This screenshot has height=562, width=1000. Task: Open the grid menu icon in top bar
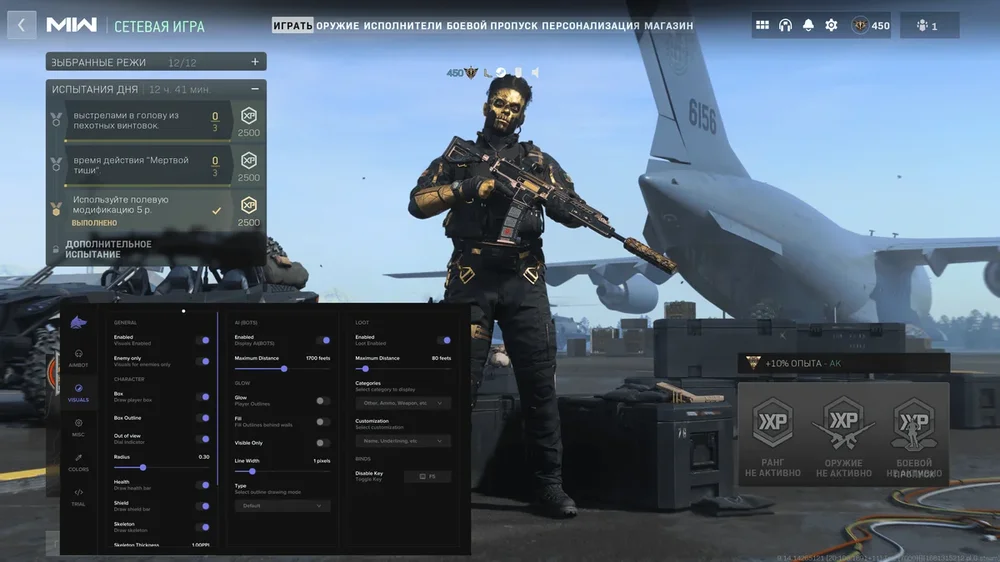click(x=762, y=25)
